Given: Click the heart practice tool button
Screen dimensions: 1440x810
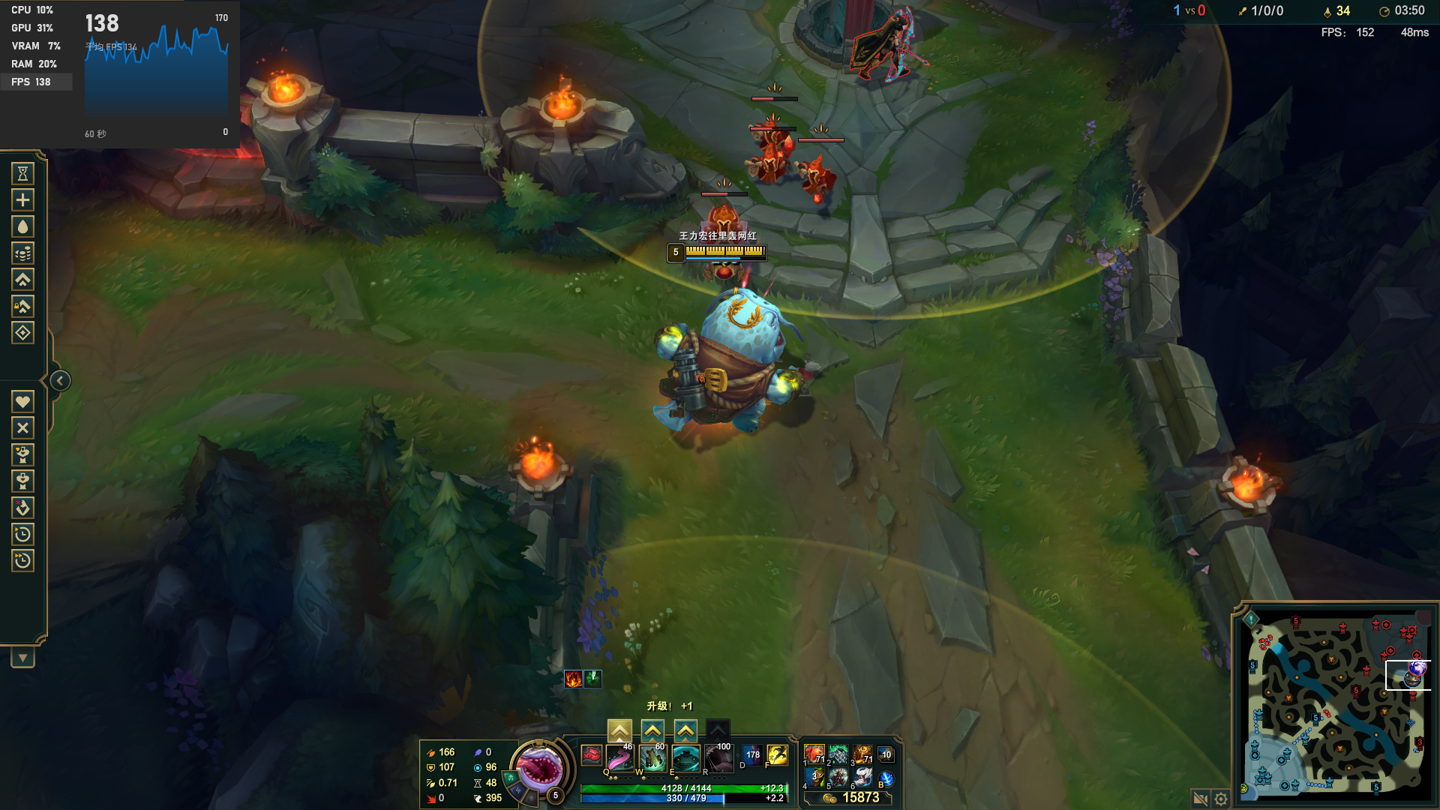Looking at the screenshot, I should coord(23,402).
